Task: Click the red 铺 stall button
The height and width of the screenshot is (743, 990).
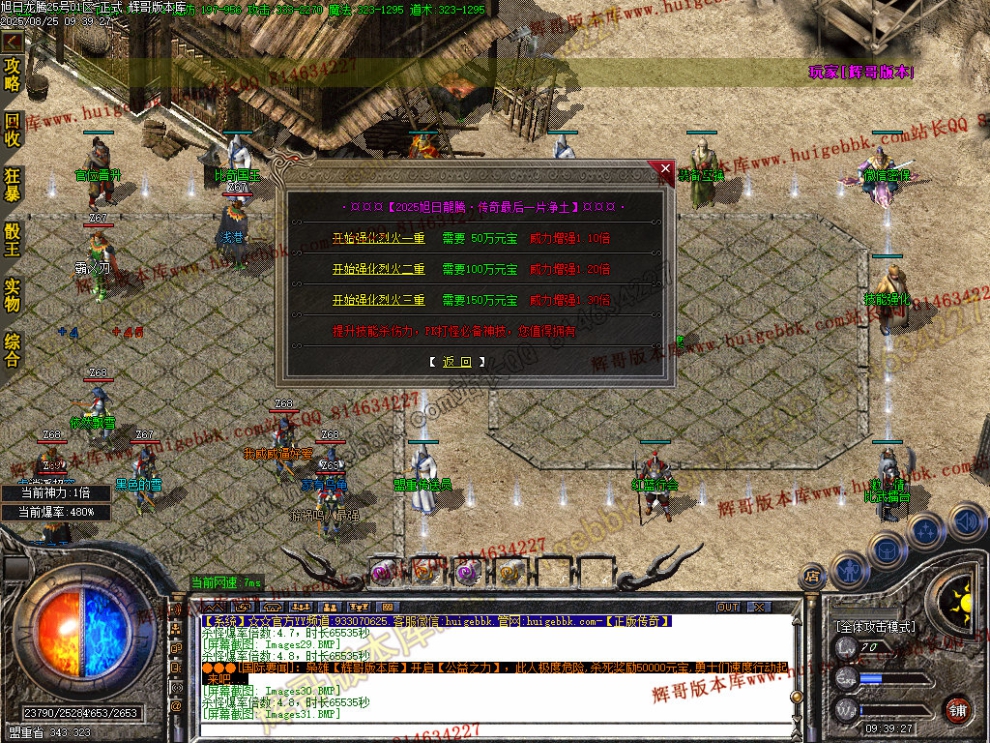Action: click(x=957, y=709)
